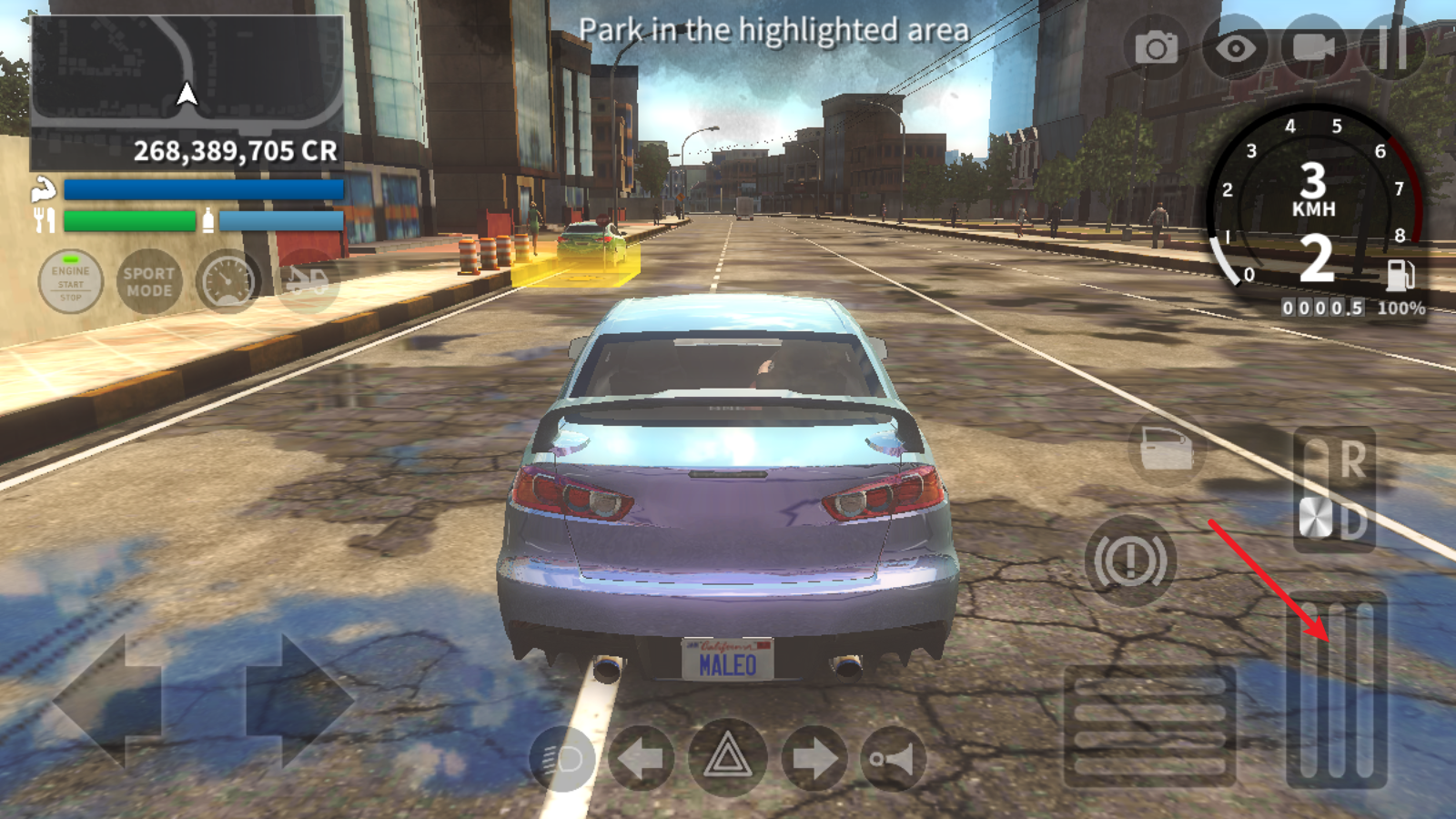Toggle HUD visibility with the eye icon
1456x819 pixels.
1235,47
